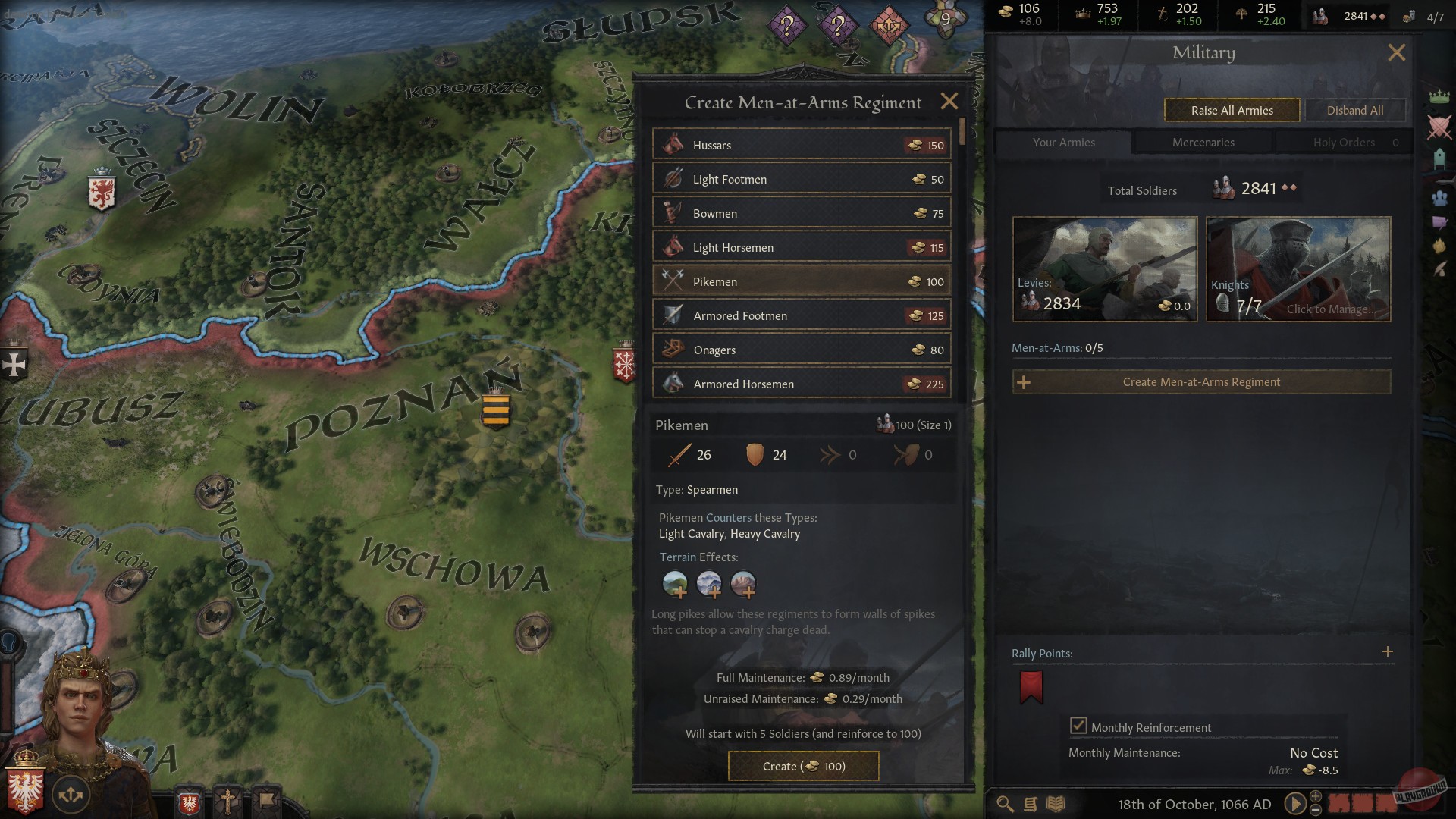Open the Council panel via people icon
Image resolution: width=1456 pixels, height=819 pixels.
1439,197
